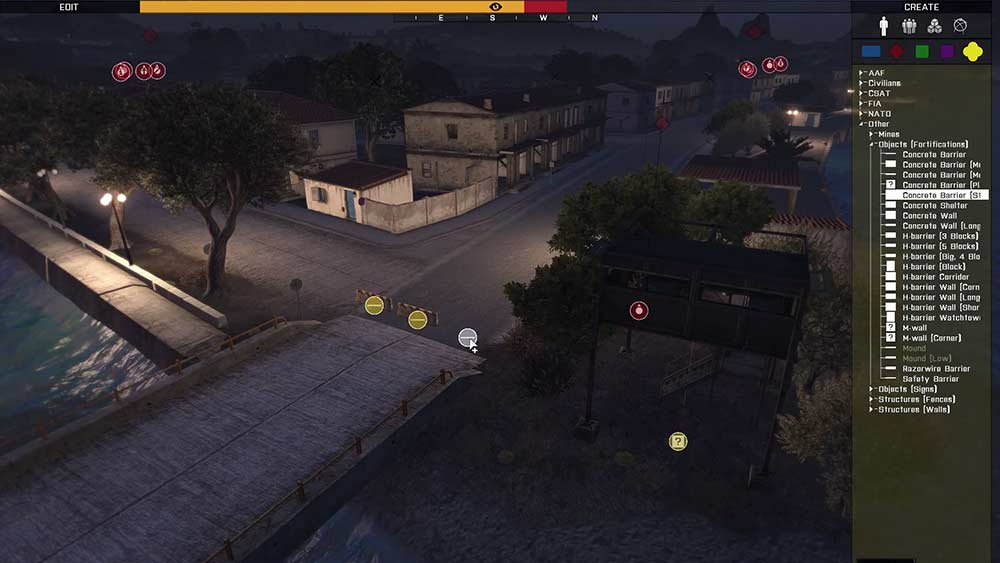Select the yellow question-mark object marker
Viewport: 1000px width, 563px height.
click(678, 441)
